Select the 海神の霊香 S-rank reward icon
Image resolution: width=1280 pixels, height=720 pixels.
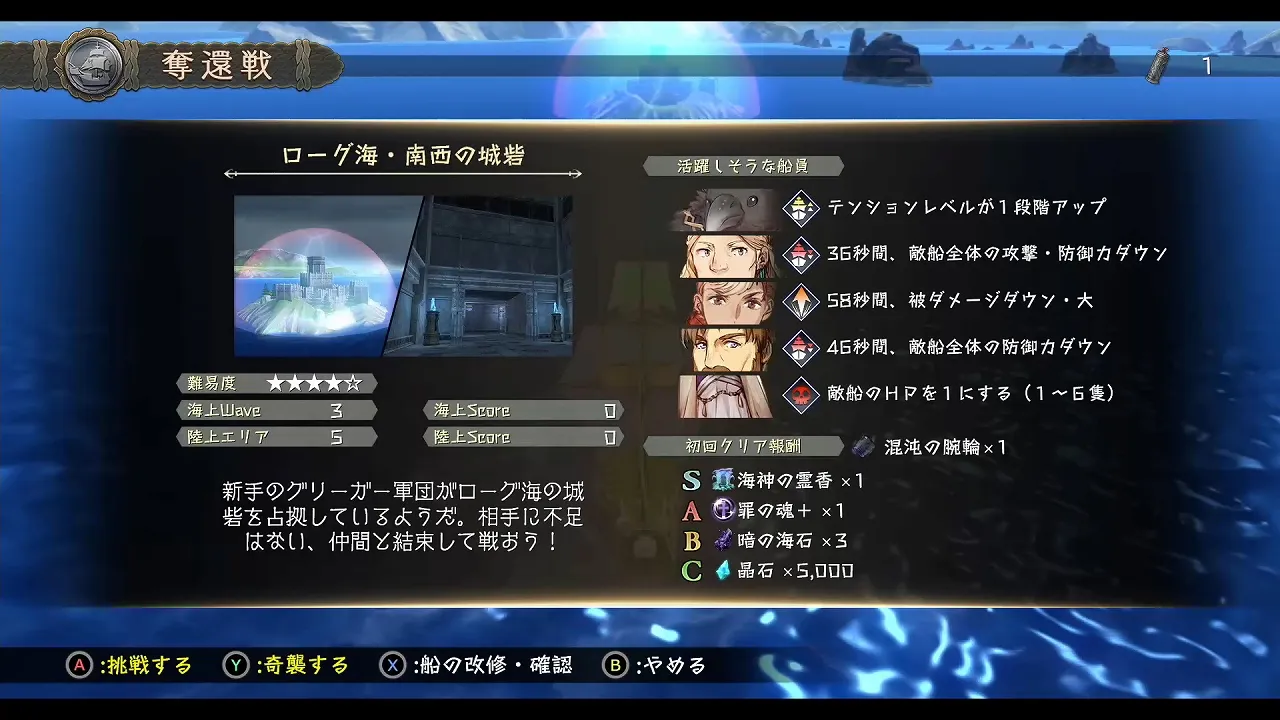coord(725,481)
